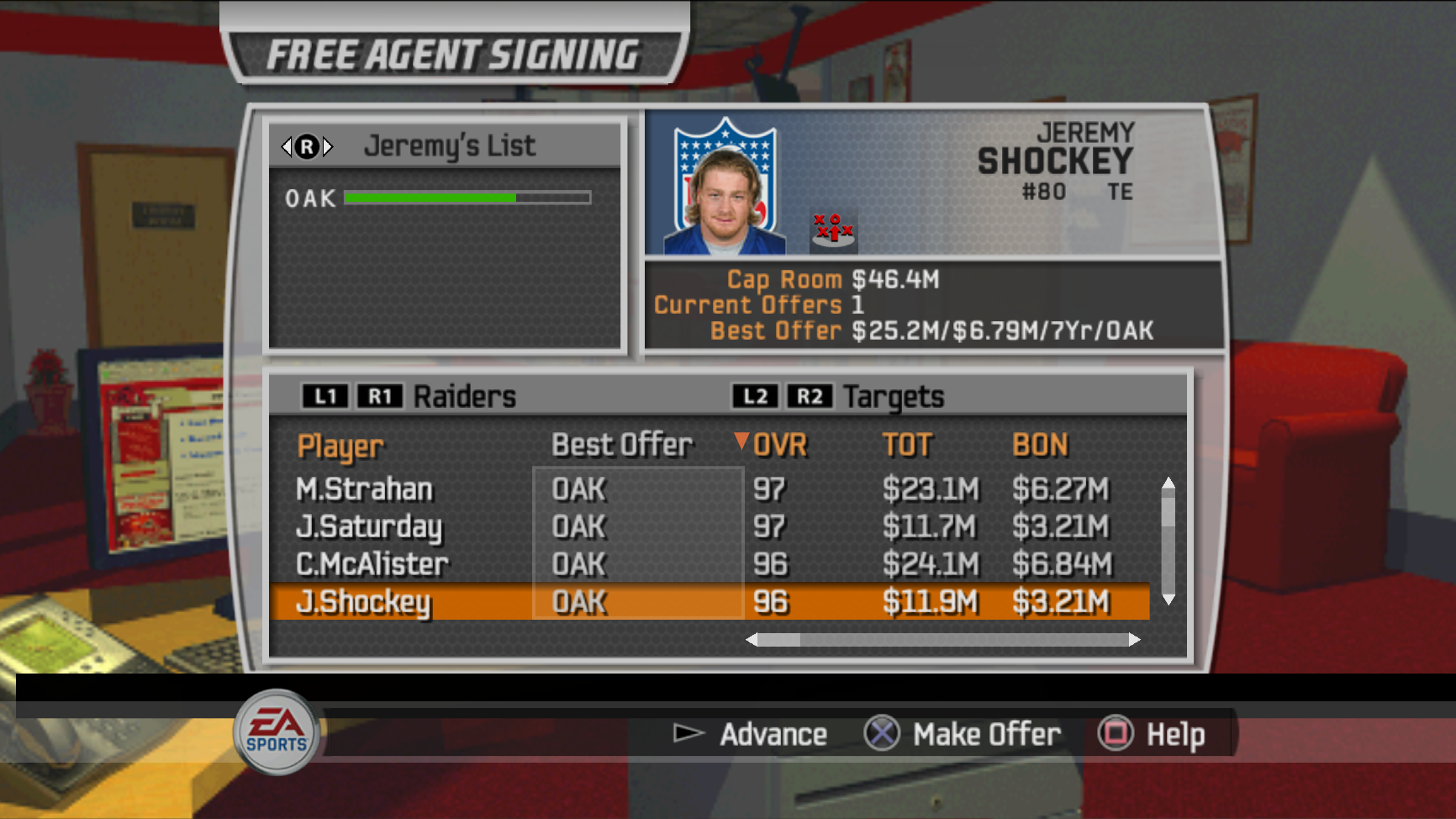This screenshot has width=1456, height=819.
Task: Click the vertical scrollbar up arrow
Action: [1168, 483]
